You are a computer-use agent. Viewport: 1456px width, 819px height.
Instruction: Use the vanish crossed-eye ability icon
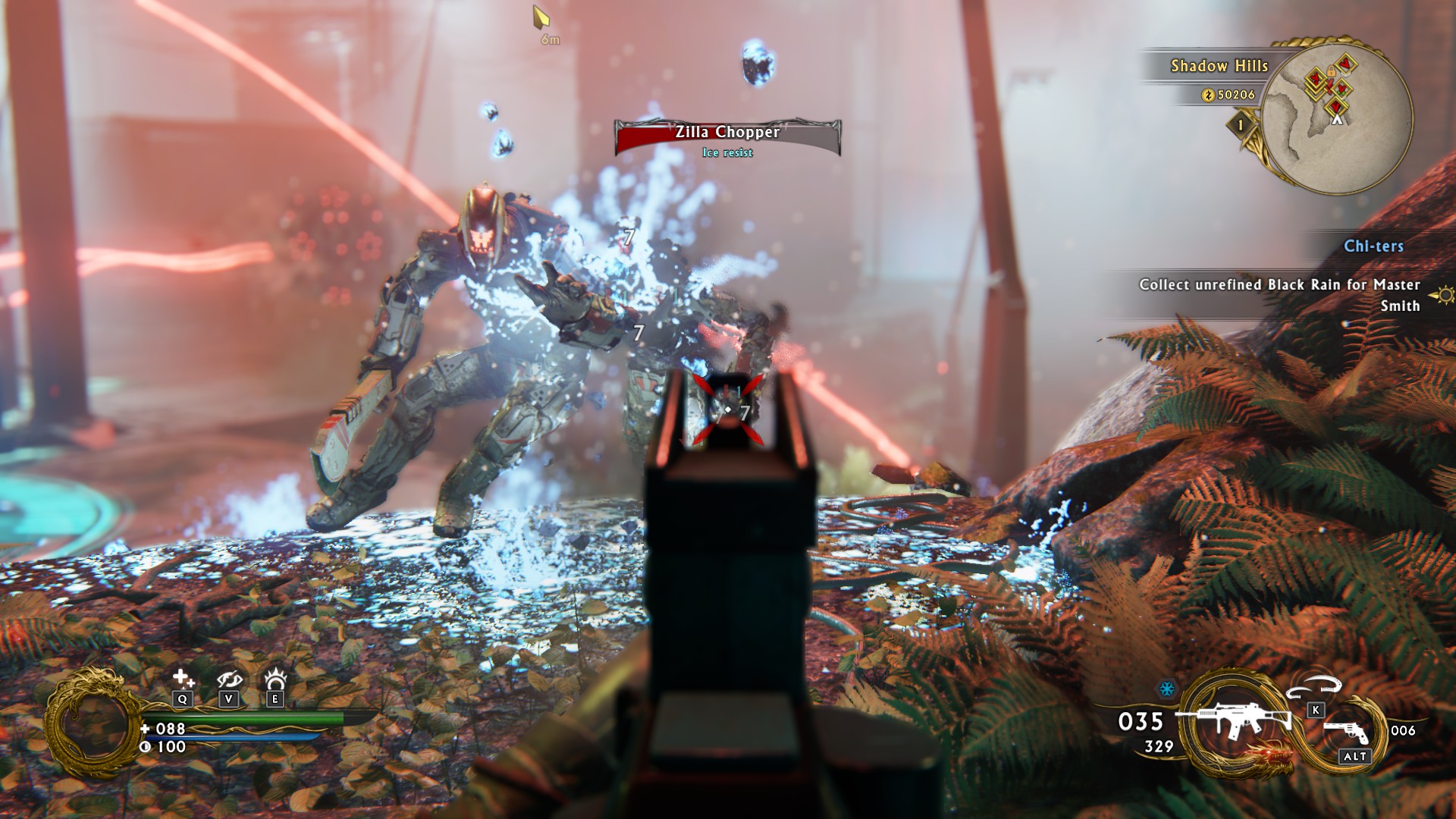pyautogui.click(x=228, y=679)
